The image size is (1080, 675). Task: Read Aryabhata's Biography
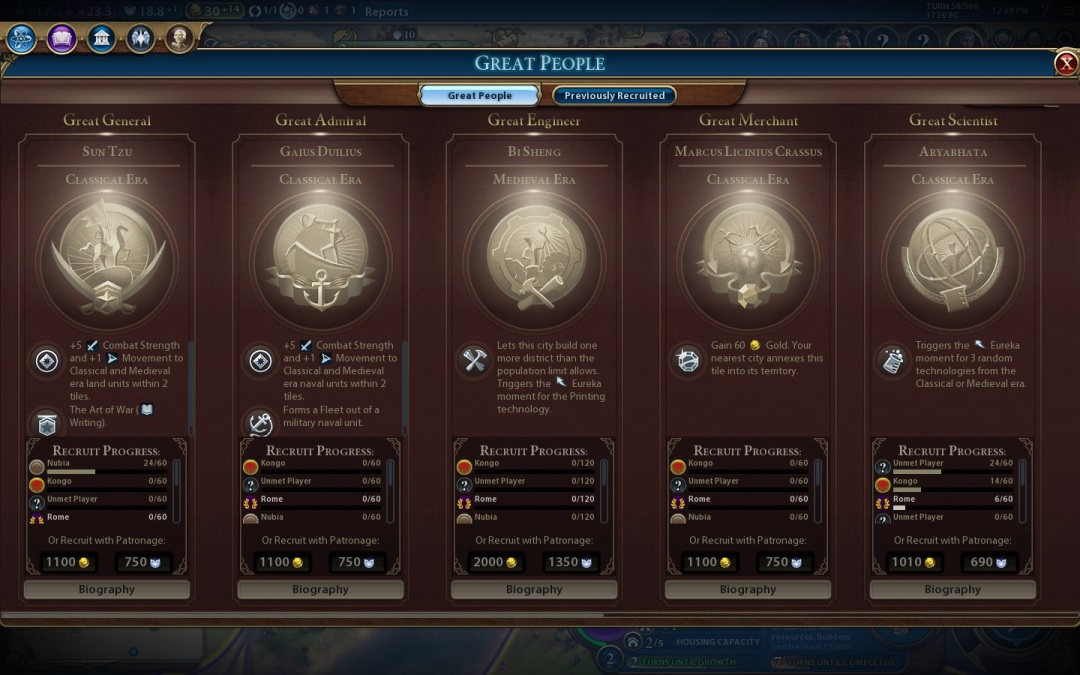[x=952, y=590]
